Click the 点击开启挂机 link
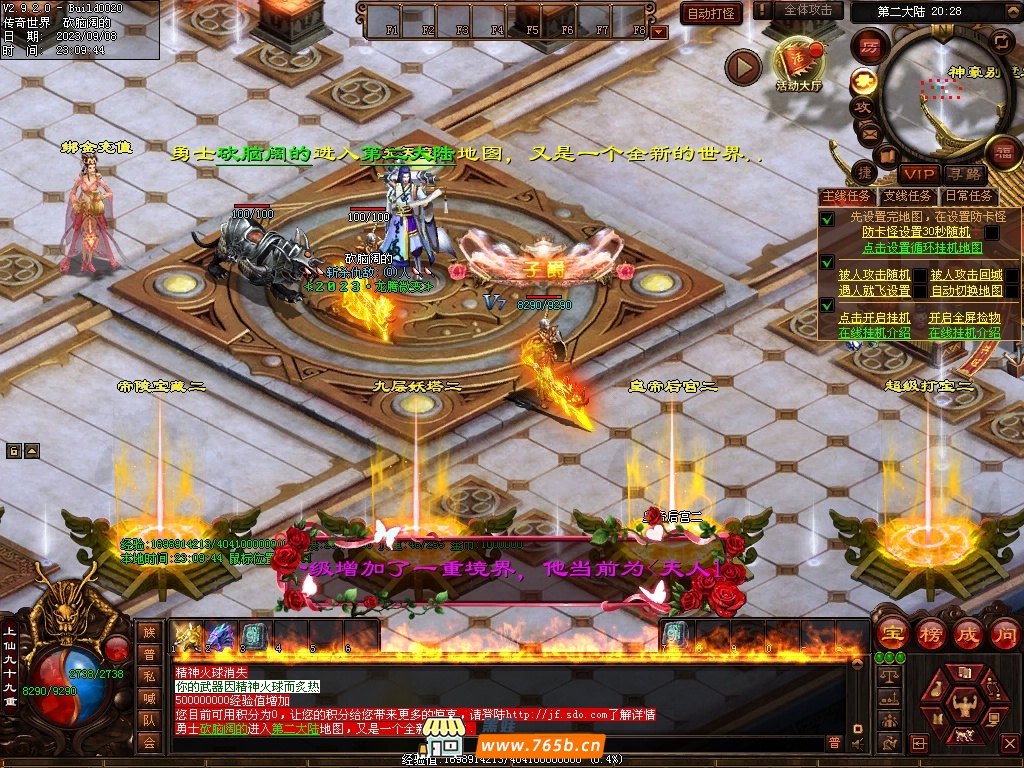Viewport: 1024px width, 768px height. click(873, 318)
